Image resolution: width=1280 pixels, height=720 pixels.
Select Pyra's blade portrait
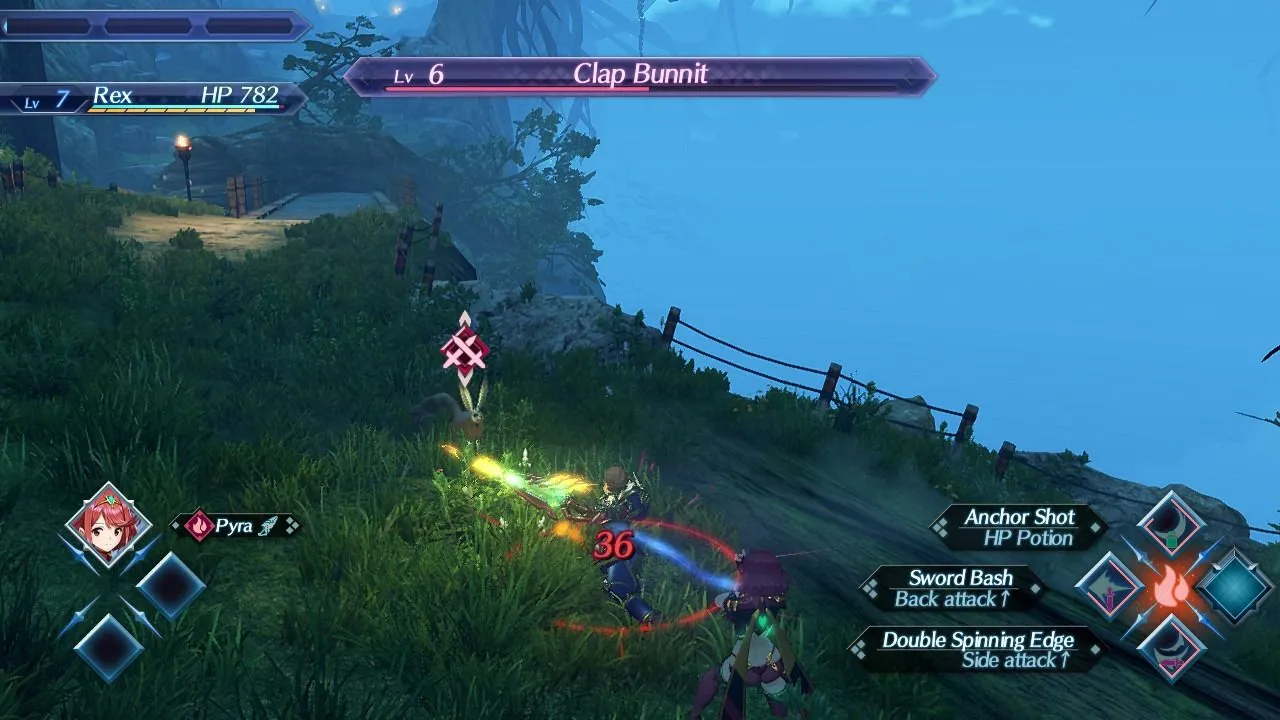pyautogui.click(x=108, y=525)
